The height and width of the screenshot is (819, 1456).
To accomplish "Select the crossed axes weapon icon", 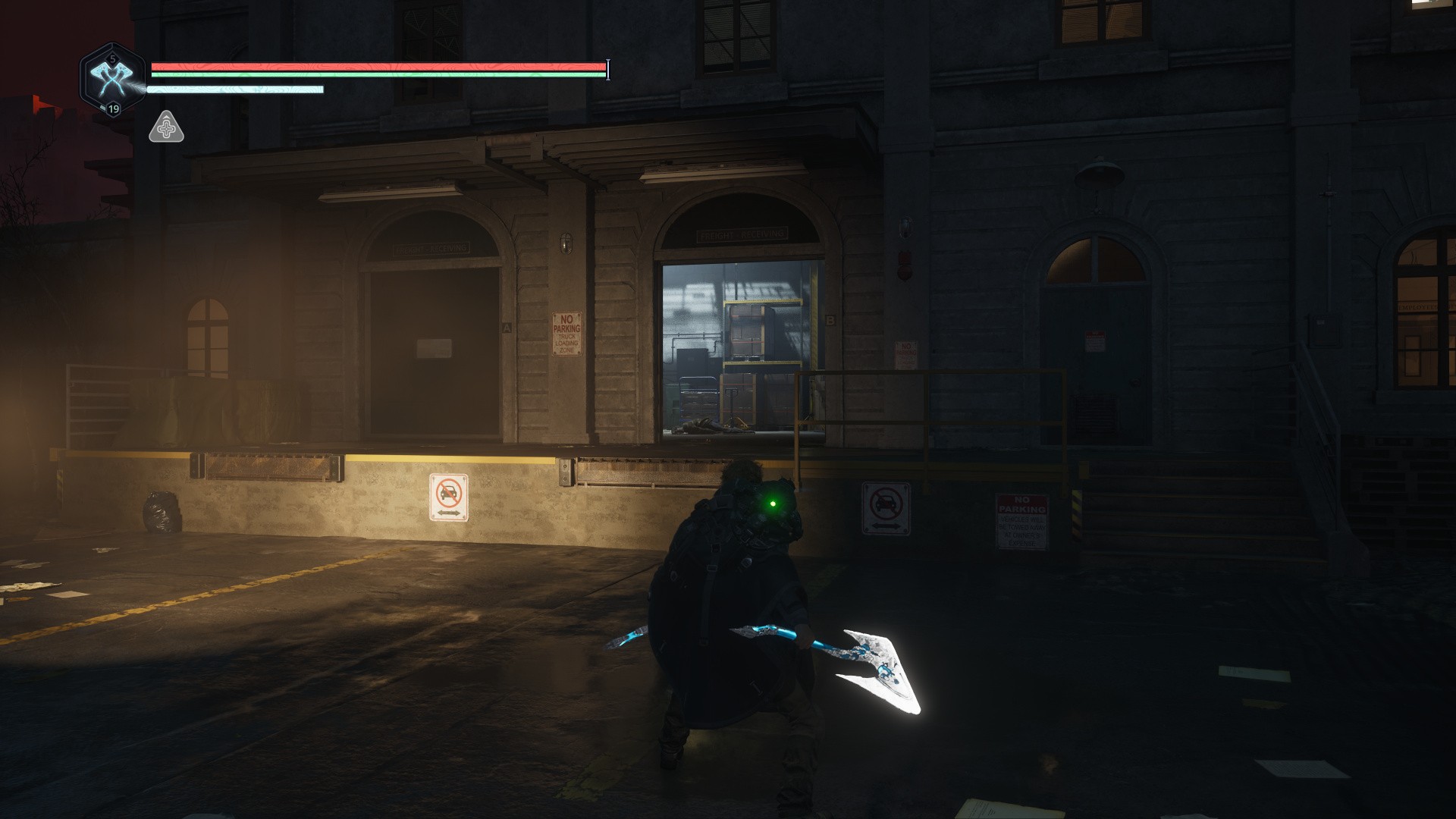I will (x=112, y=78).
